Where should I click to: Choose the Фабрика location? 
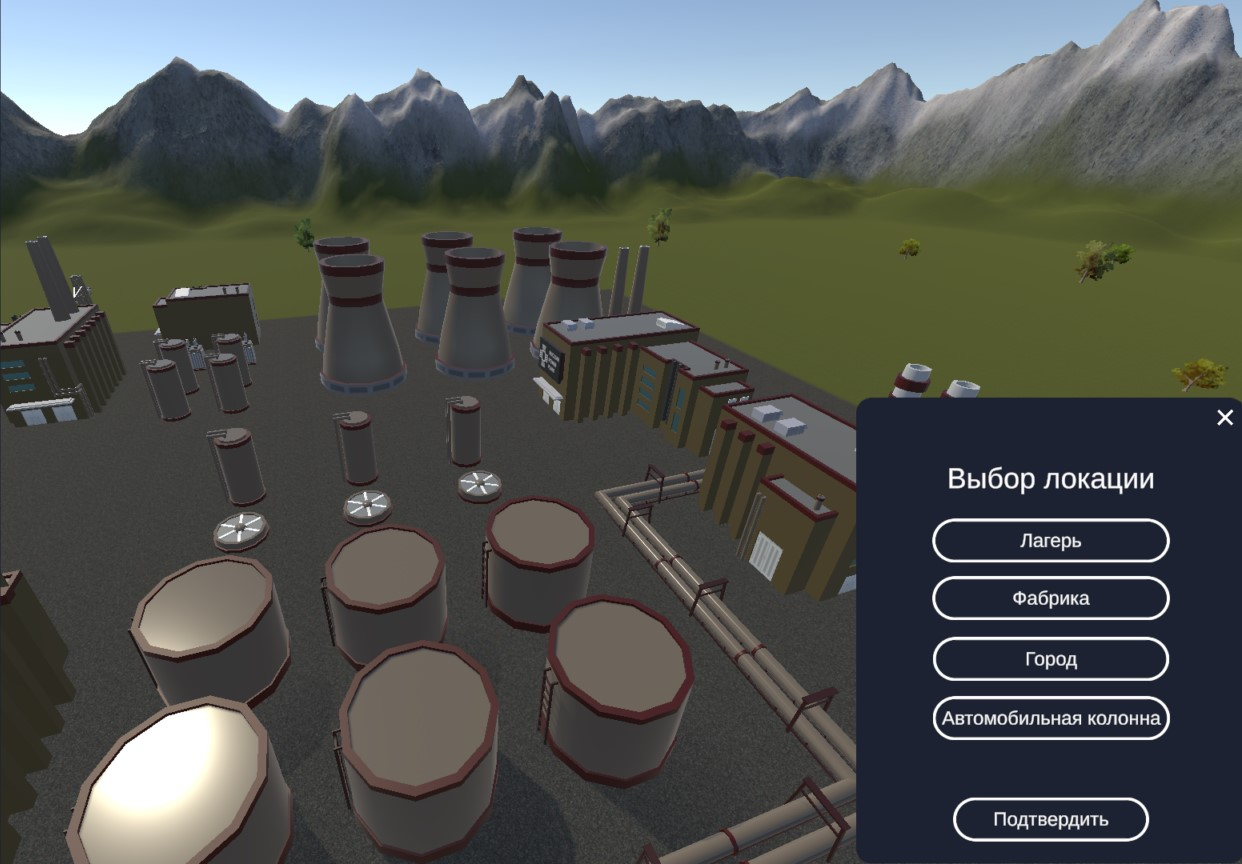1050,599
